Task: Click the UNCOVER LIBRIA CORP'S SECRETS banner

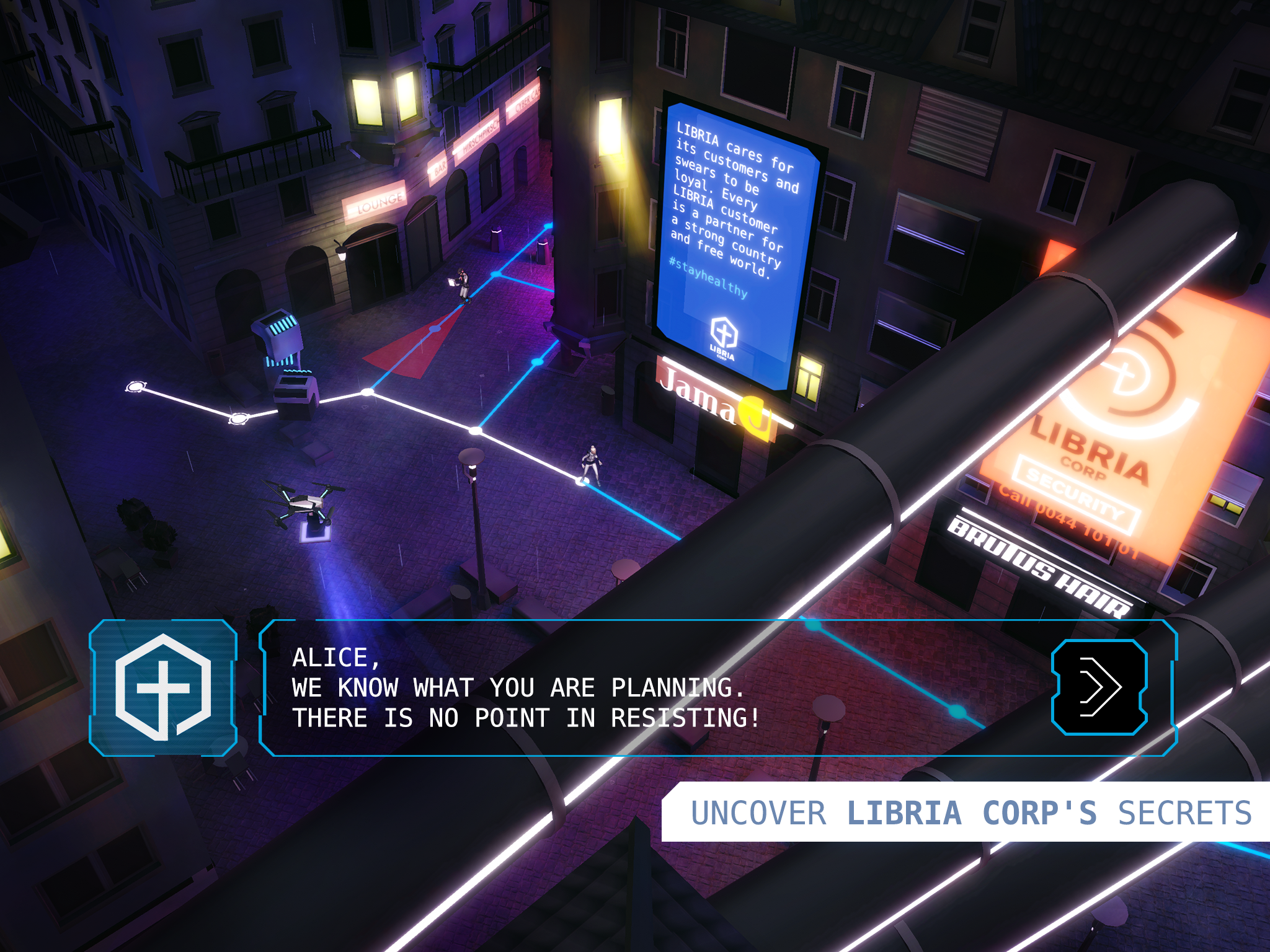Action: pyautogui.click(x=967, y=813)
